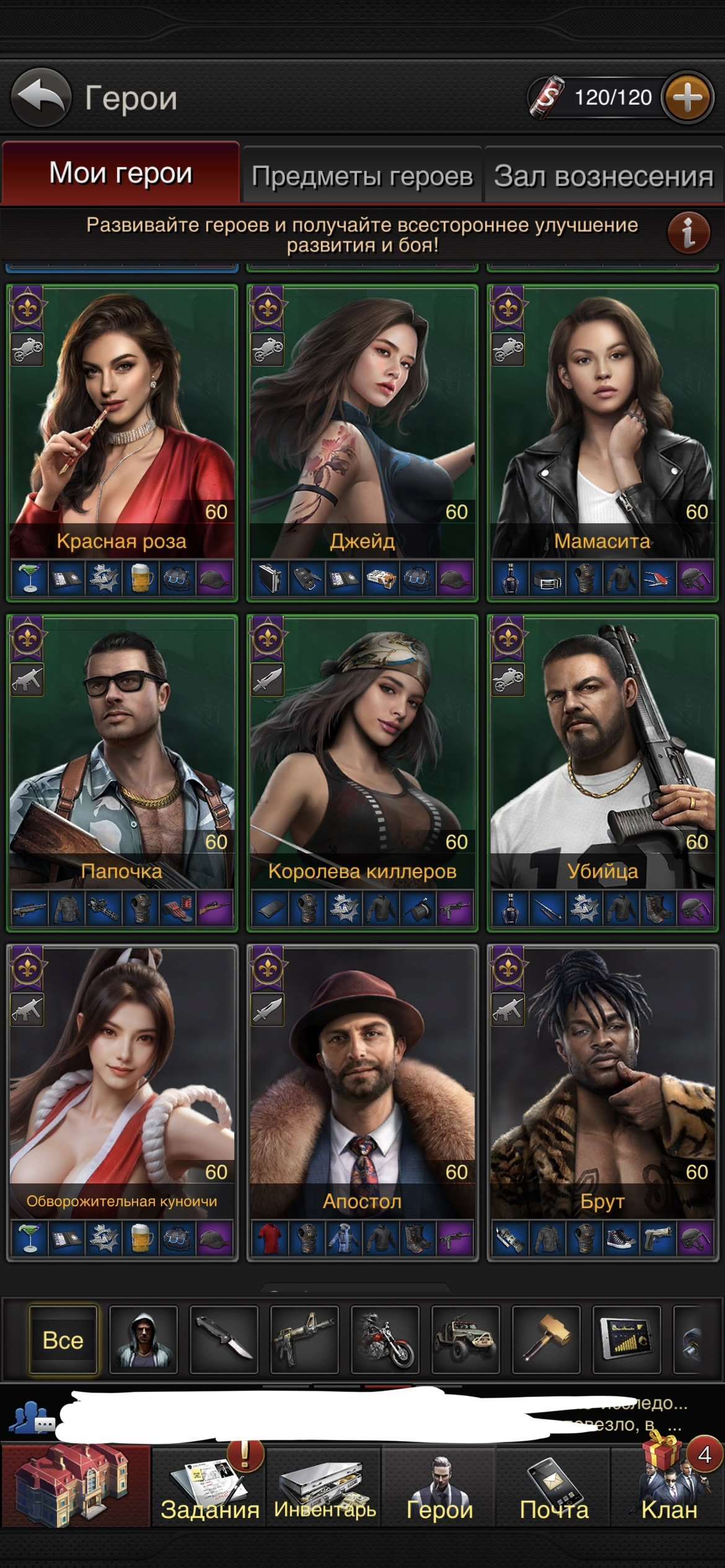Switch to the Предметы героев tab

click(x=362, y=176)
